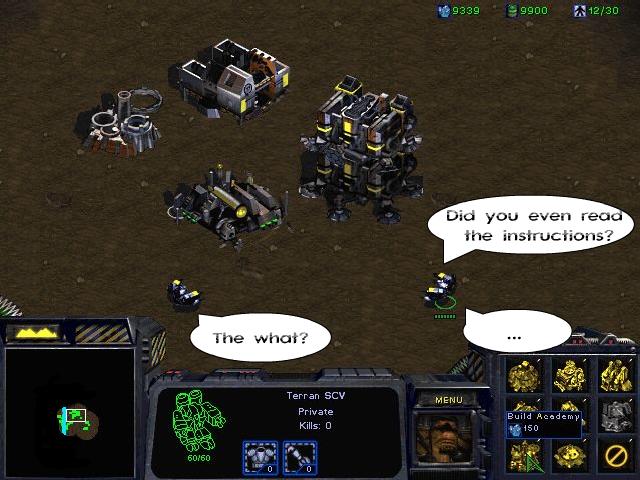Select the Build Supply Depot icon
Image resolution: width=640 pixels, height=480 pixels.
(x=569, y=375)
